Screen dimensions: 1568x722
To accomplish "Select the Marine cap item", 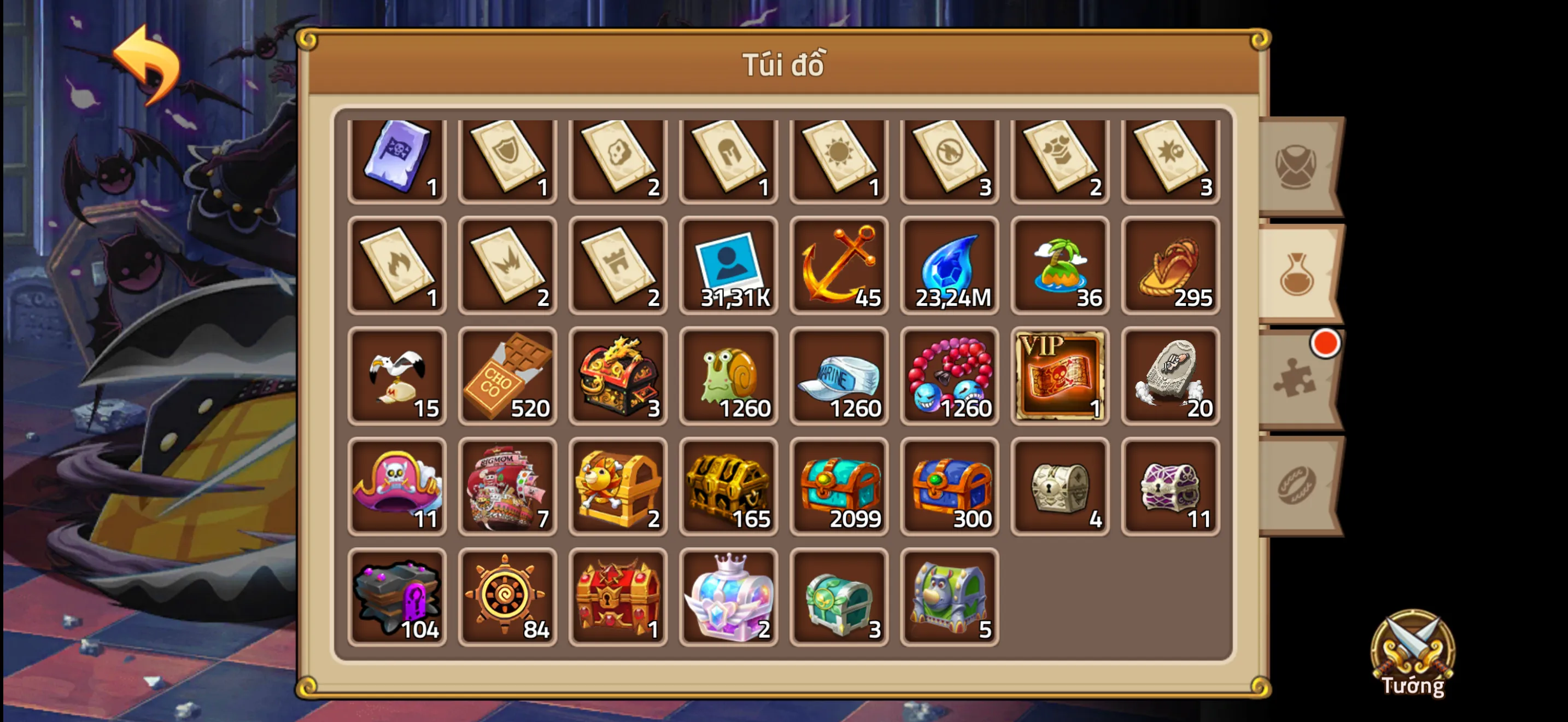I will coord(840,376).
